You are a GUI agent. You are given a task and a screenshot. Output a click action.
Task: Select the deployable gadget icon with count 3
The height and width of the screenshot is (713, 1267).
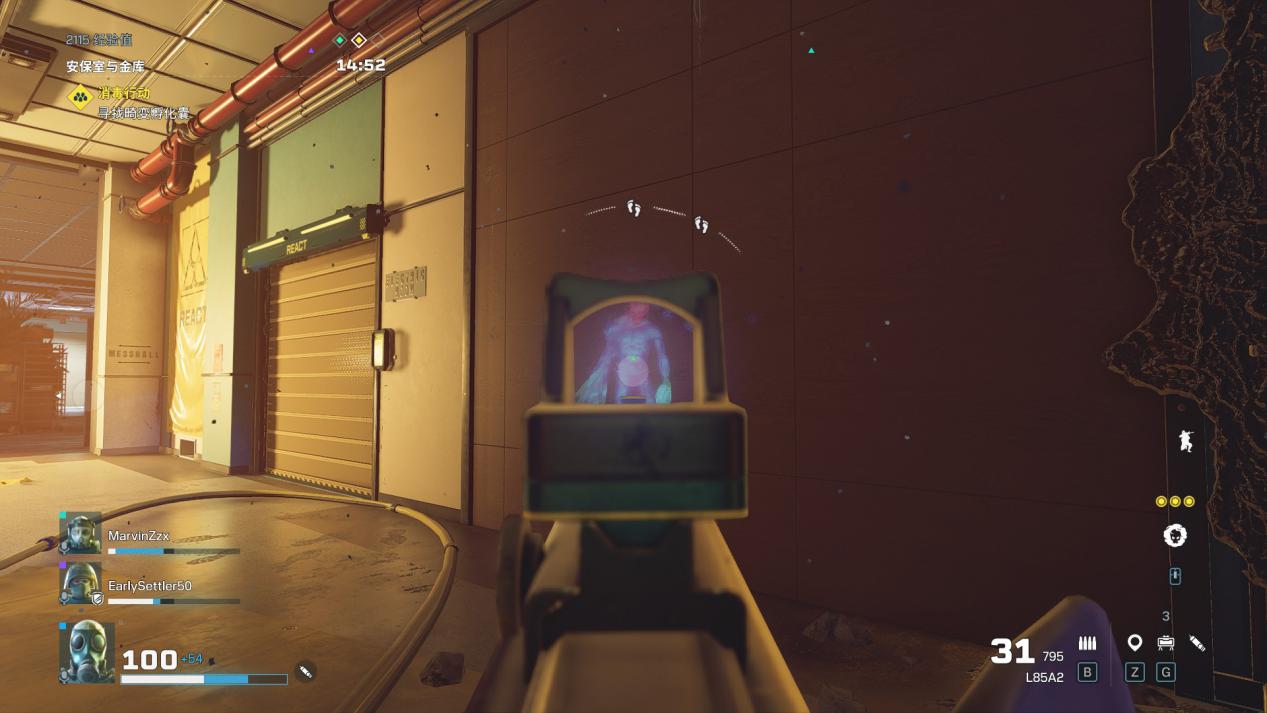pyautogui.click(x=1165, y=643)
